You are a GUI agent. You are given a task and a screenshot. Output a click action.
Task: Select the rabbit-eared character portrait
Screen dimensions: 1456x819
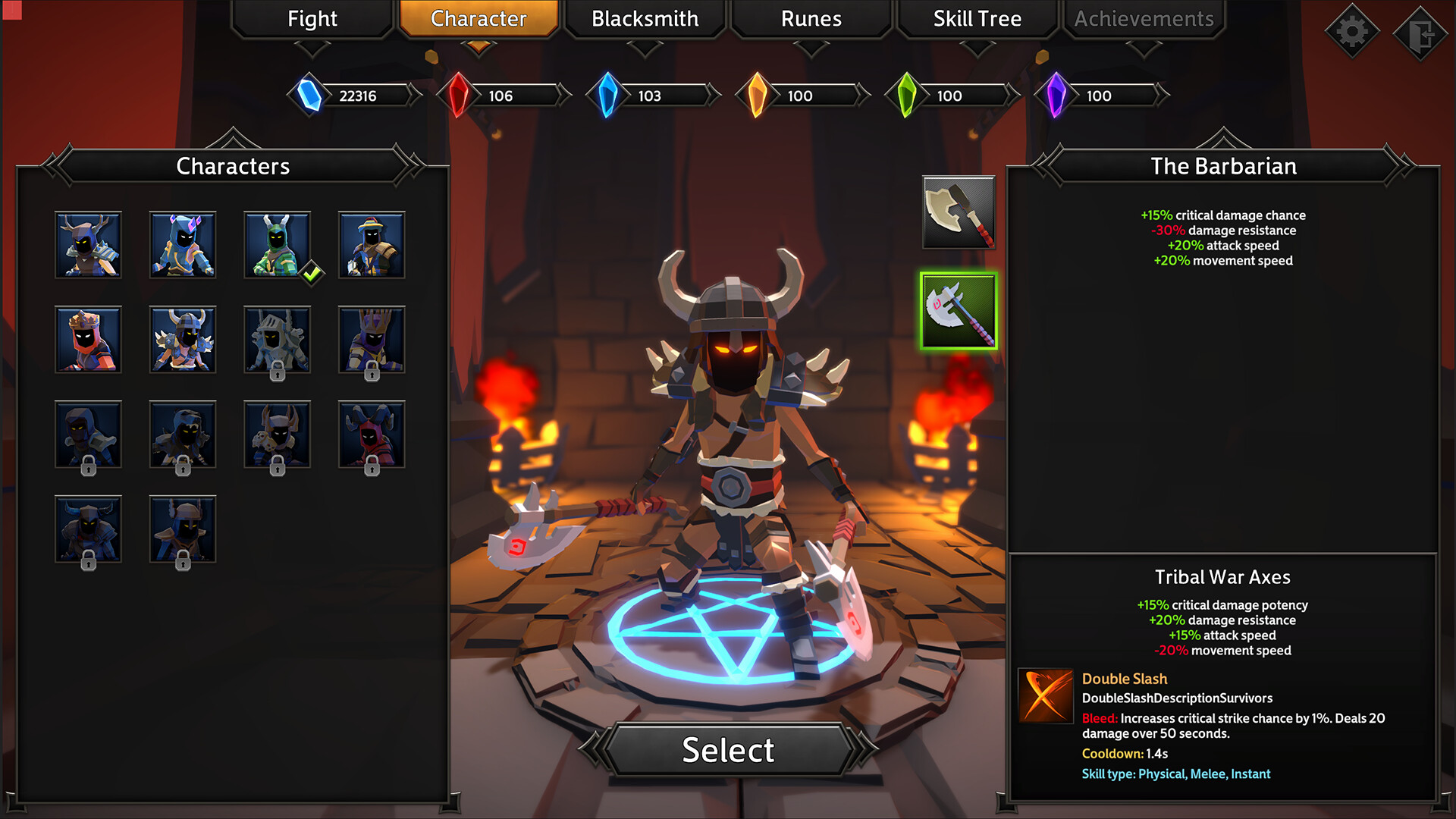pos(277,244)
